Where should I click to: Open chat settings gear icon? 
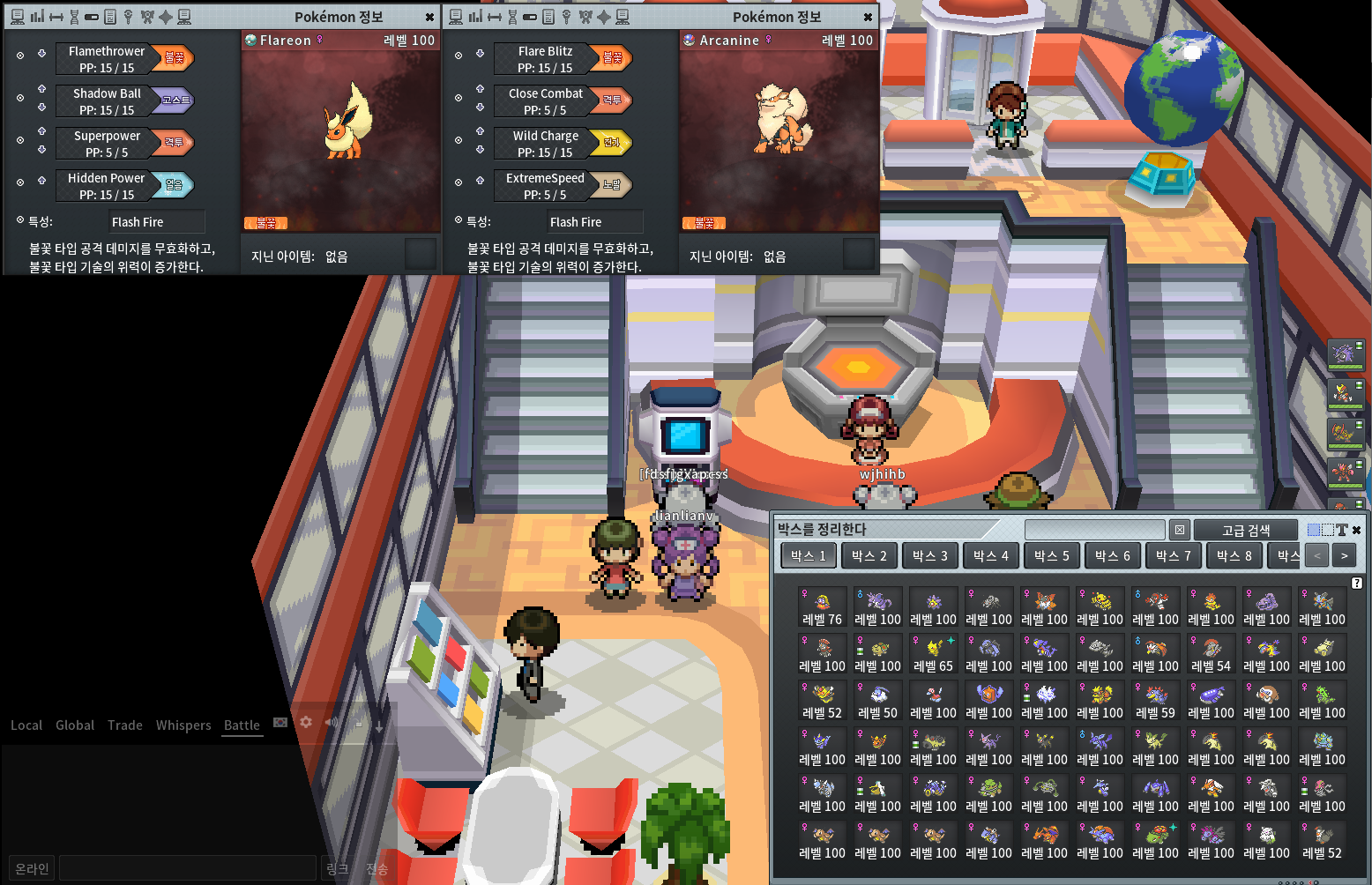coord(306,722)
